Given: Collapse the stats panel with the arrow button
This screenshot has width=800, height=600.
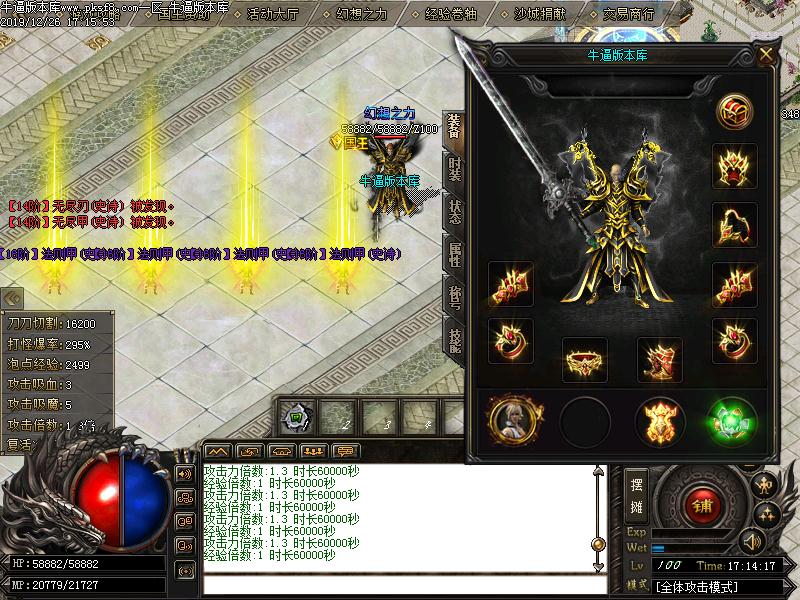Looking at the screenshot, I should 12,298.
